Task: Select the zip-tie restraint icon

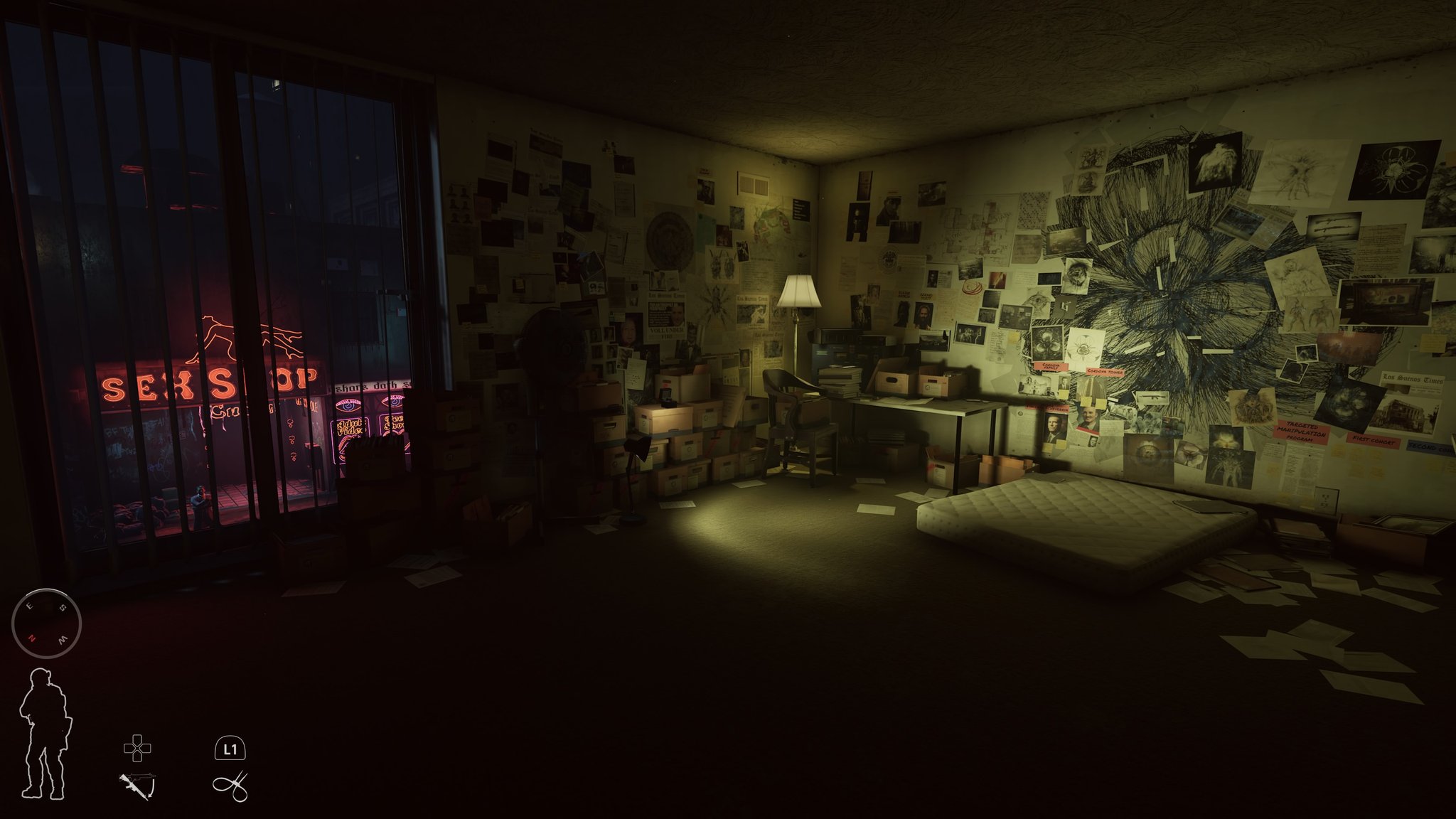Action: [x=230, y=786]
